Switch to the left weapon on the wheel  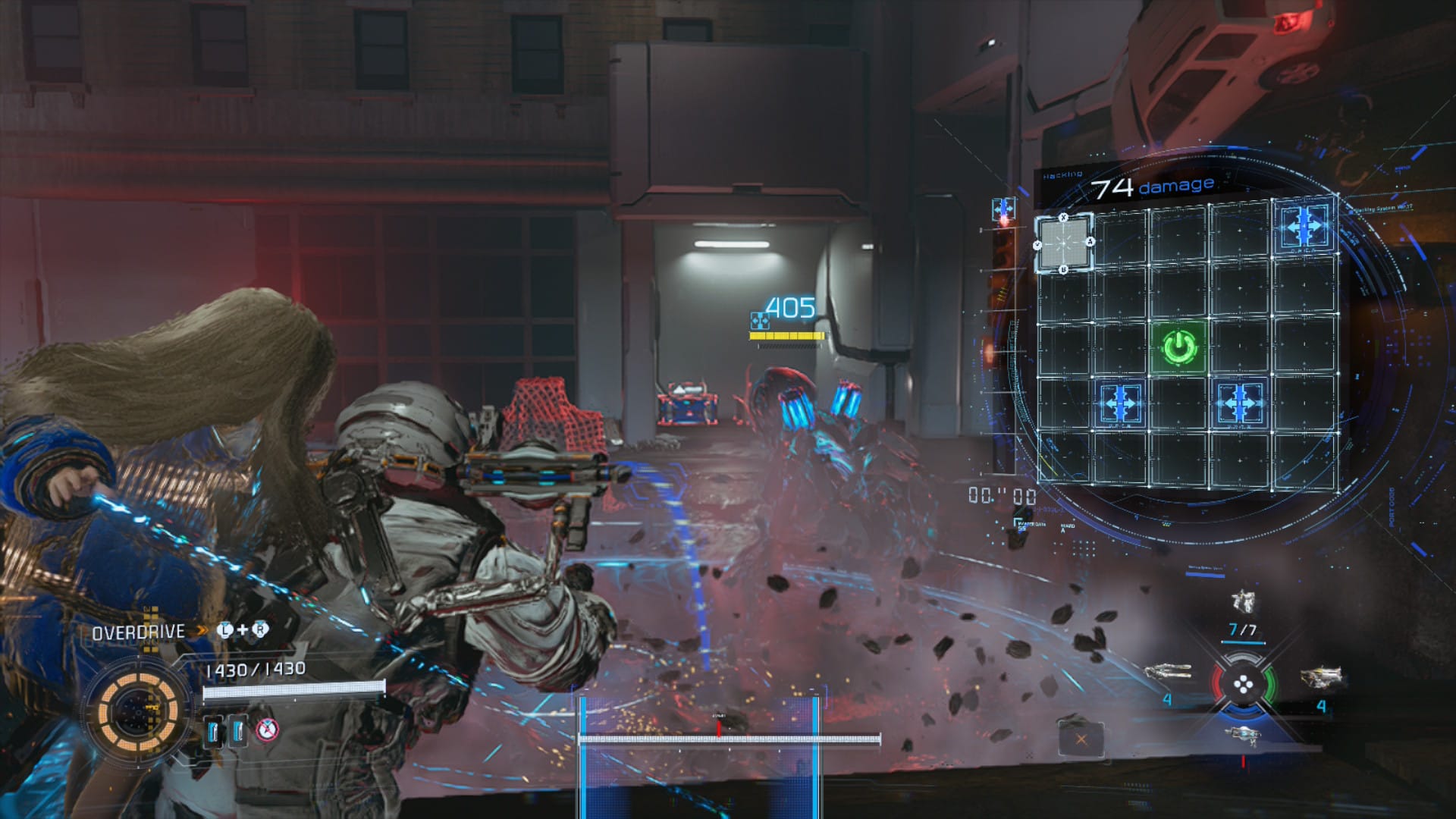pos(1168,672)
